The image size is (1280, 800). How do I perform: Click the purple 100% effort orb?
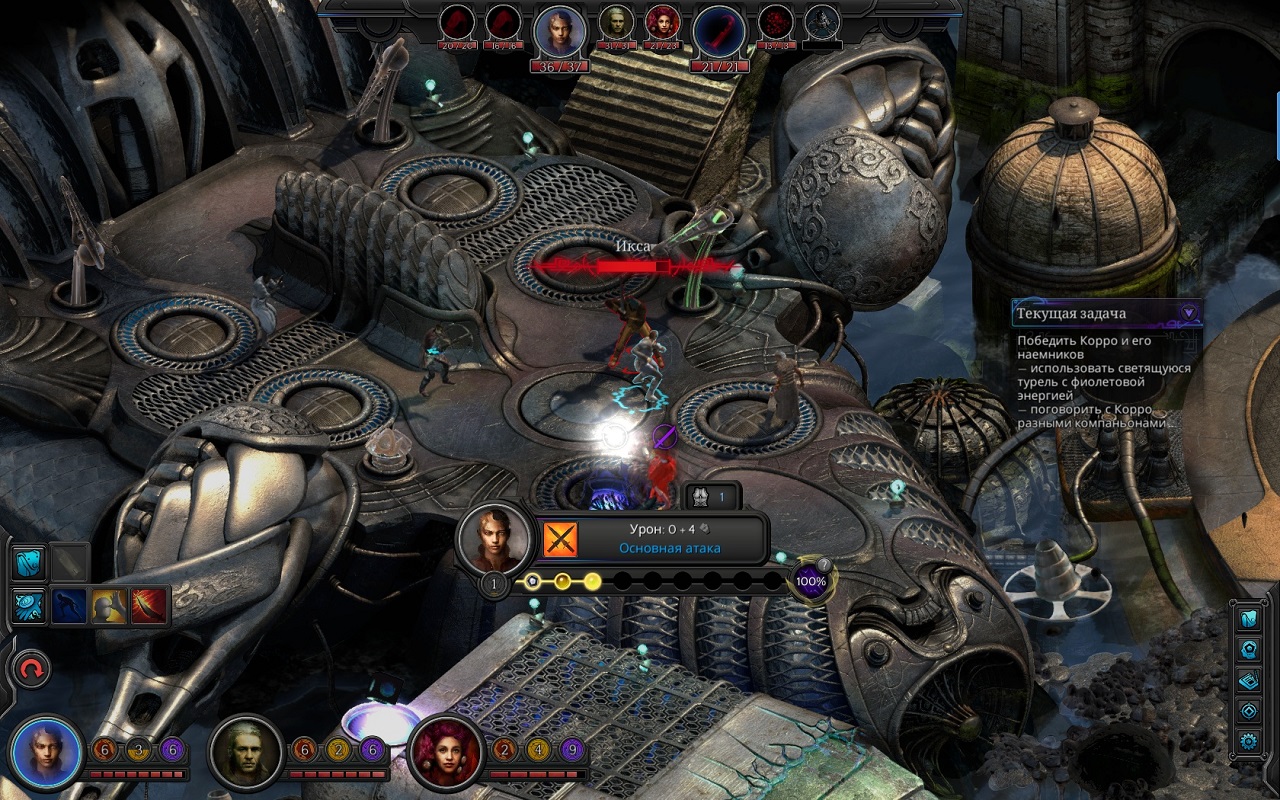[810, 581]
